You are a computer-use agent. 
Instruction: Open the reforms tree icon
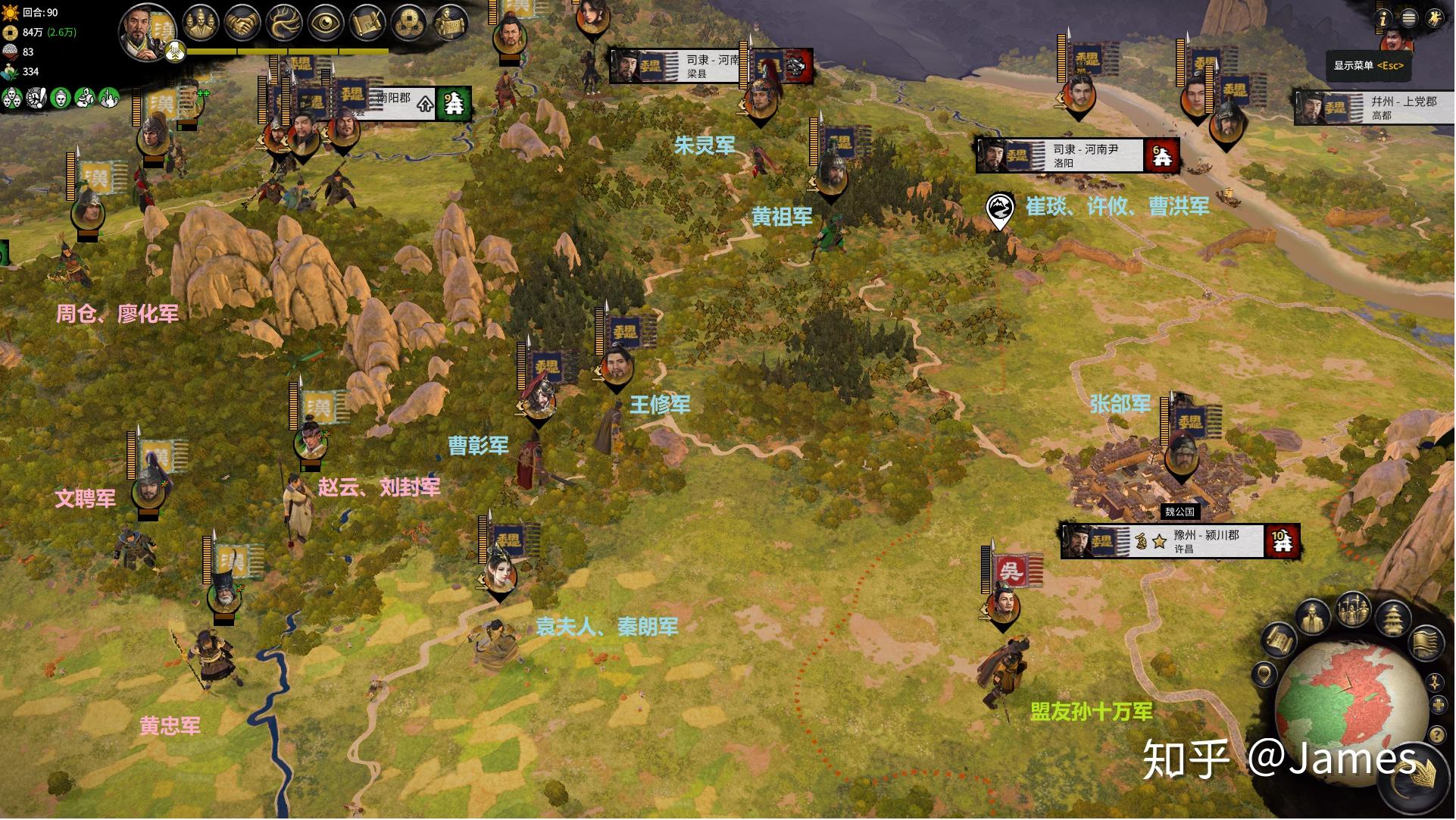pos(285,23)
